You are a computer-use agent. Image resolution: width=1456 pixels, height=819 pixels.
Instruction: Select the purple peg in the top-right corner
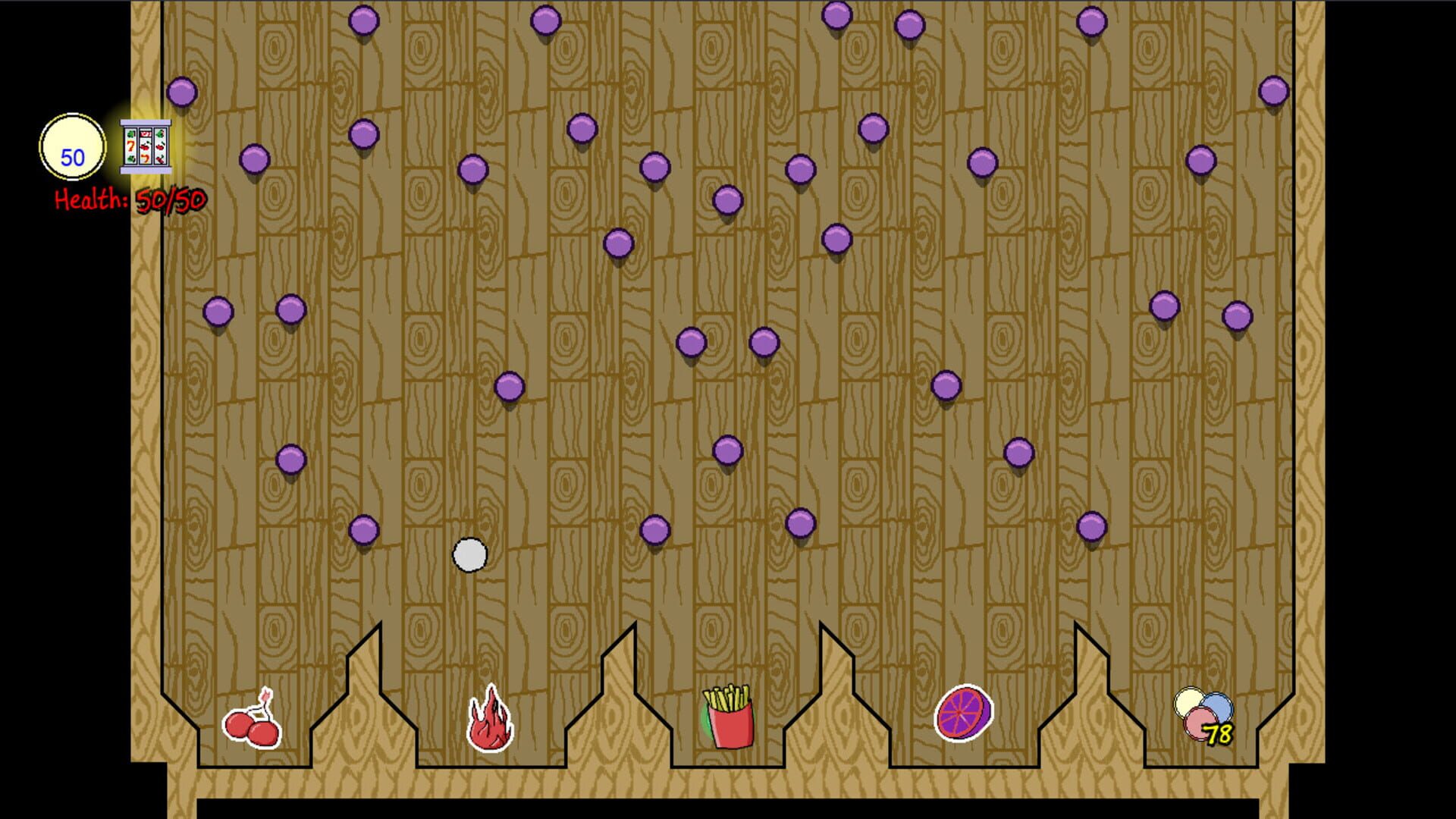(x=1273, y=89)
